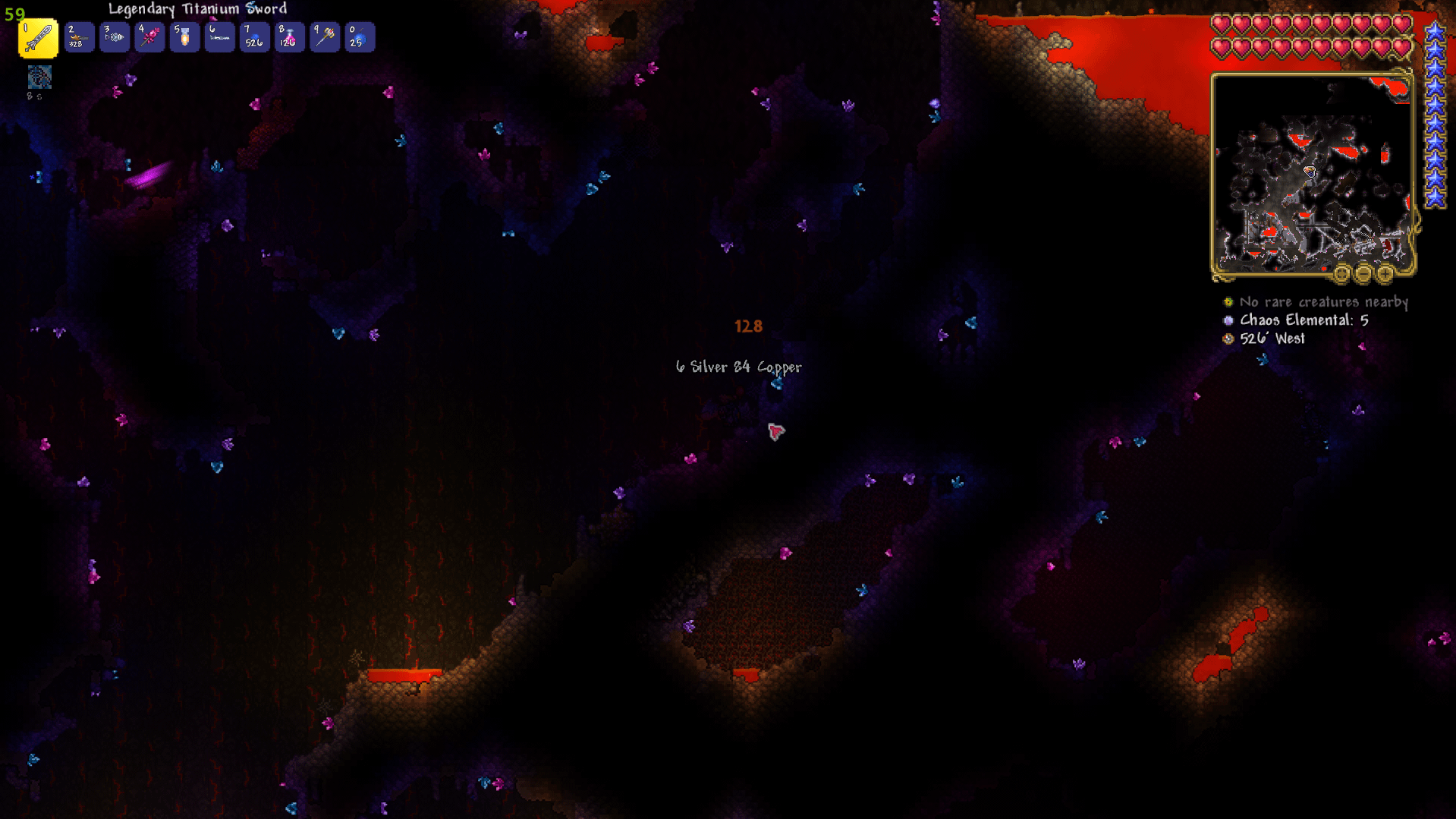Equip the pink crystal staff in slot 4
1456x819 pixels.
pos(149,38)
